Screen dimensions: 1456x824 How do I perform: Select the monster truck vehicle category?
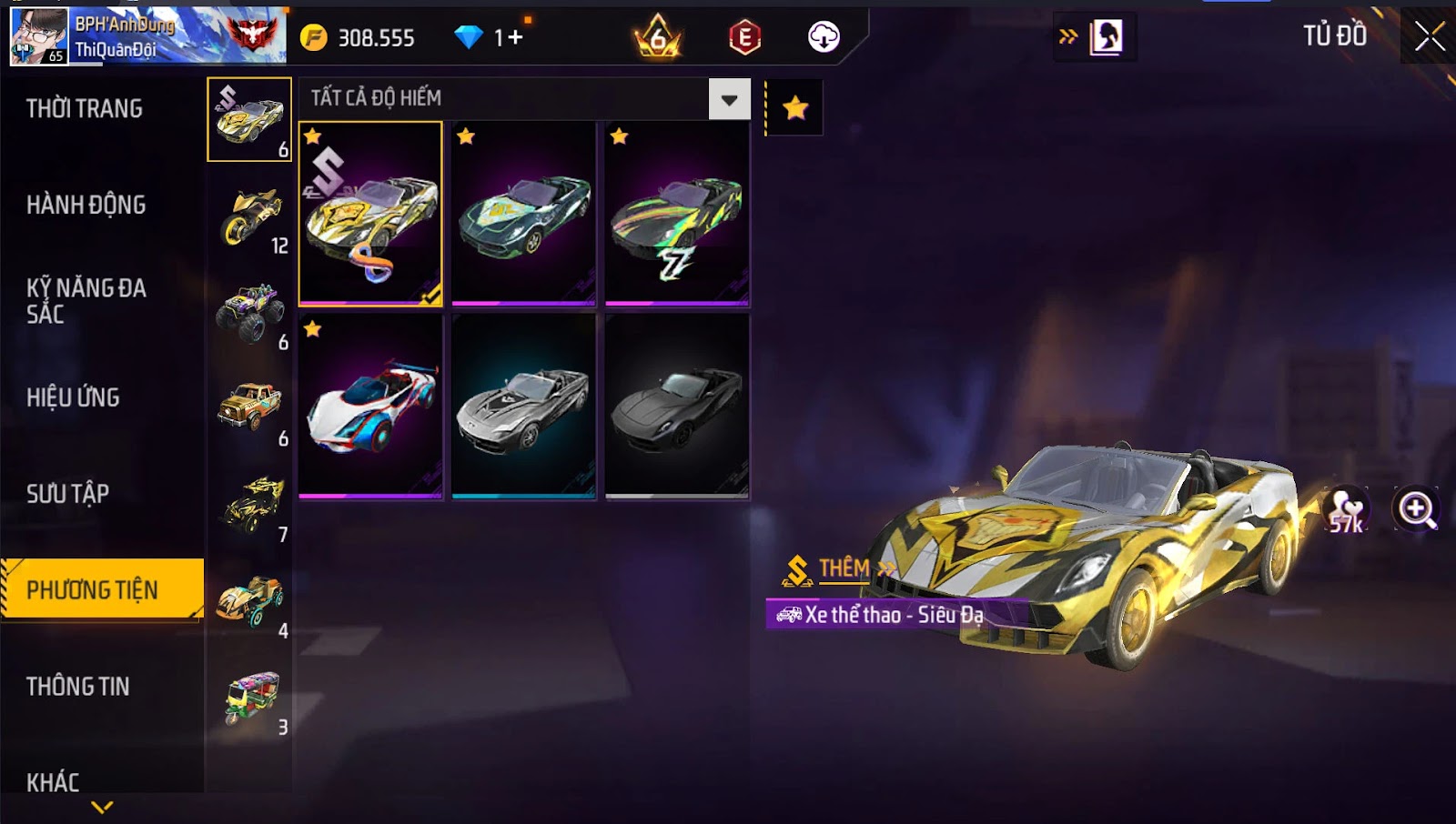(x=251, y=313)
